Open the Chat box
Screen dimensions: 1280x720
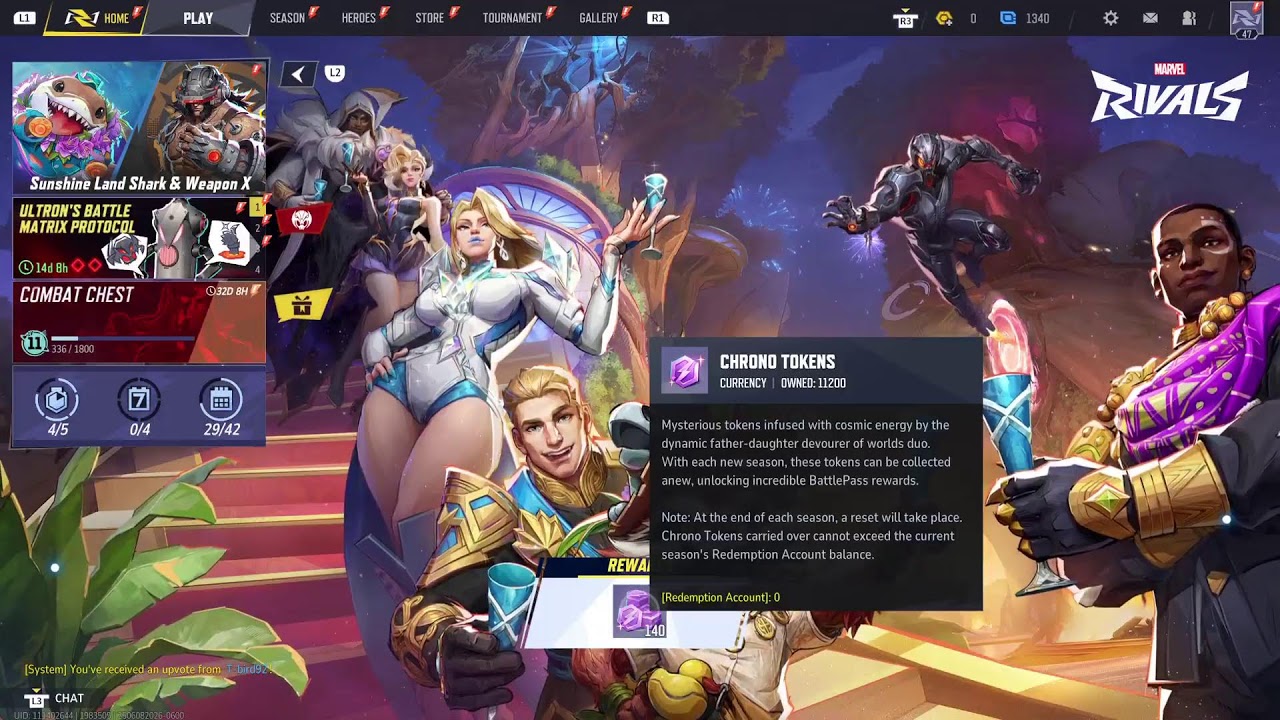tap(68, 698)
